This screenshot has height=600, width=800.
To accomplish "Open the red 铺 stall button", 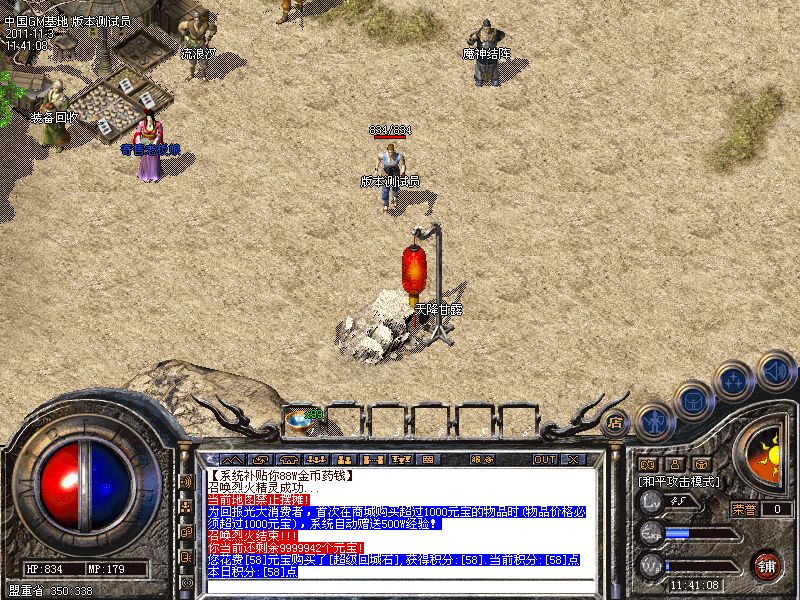I will pyautogui.click(x=767, y=564).
